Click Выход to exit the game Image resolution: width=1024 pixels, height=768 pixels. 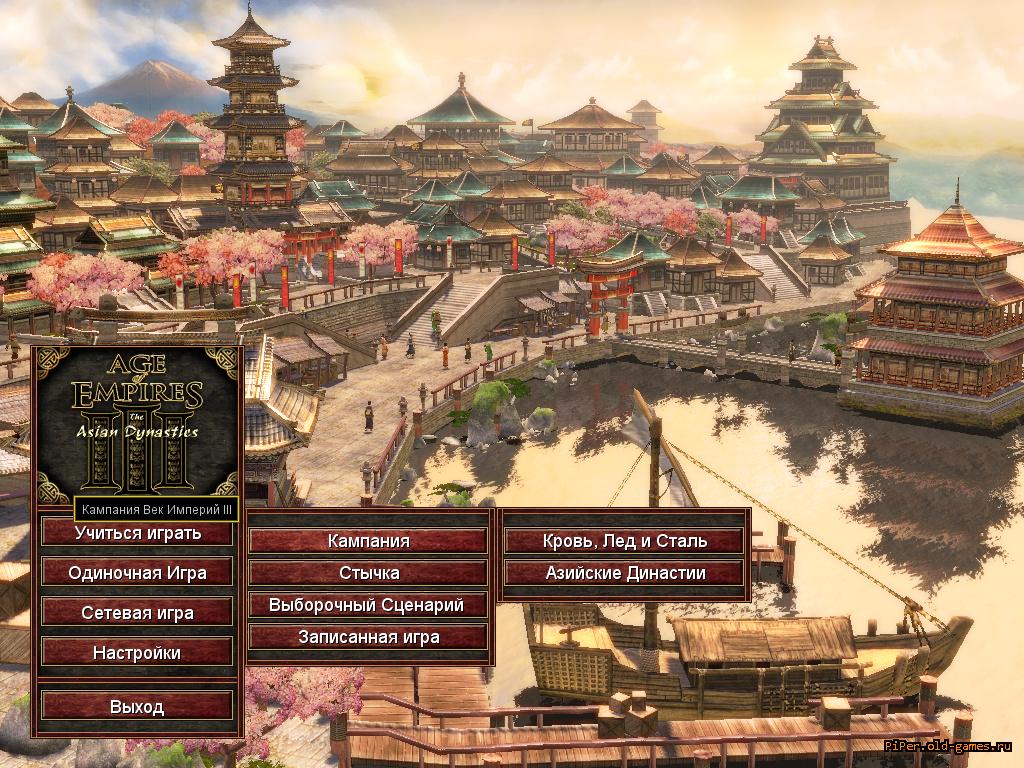click(137, 707)
